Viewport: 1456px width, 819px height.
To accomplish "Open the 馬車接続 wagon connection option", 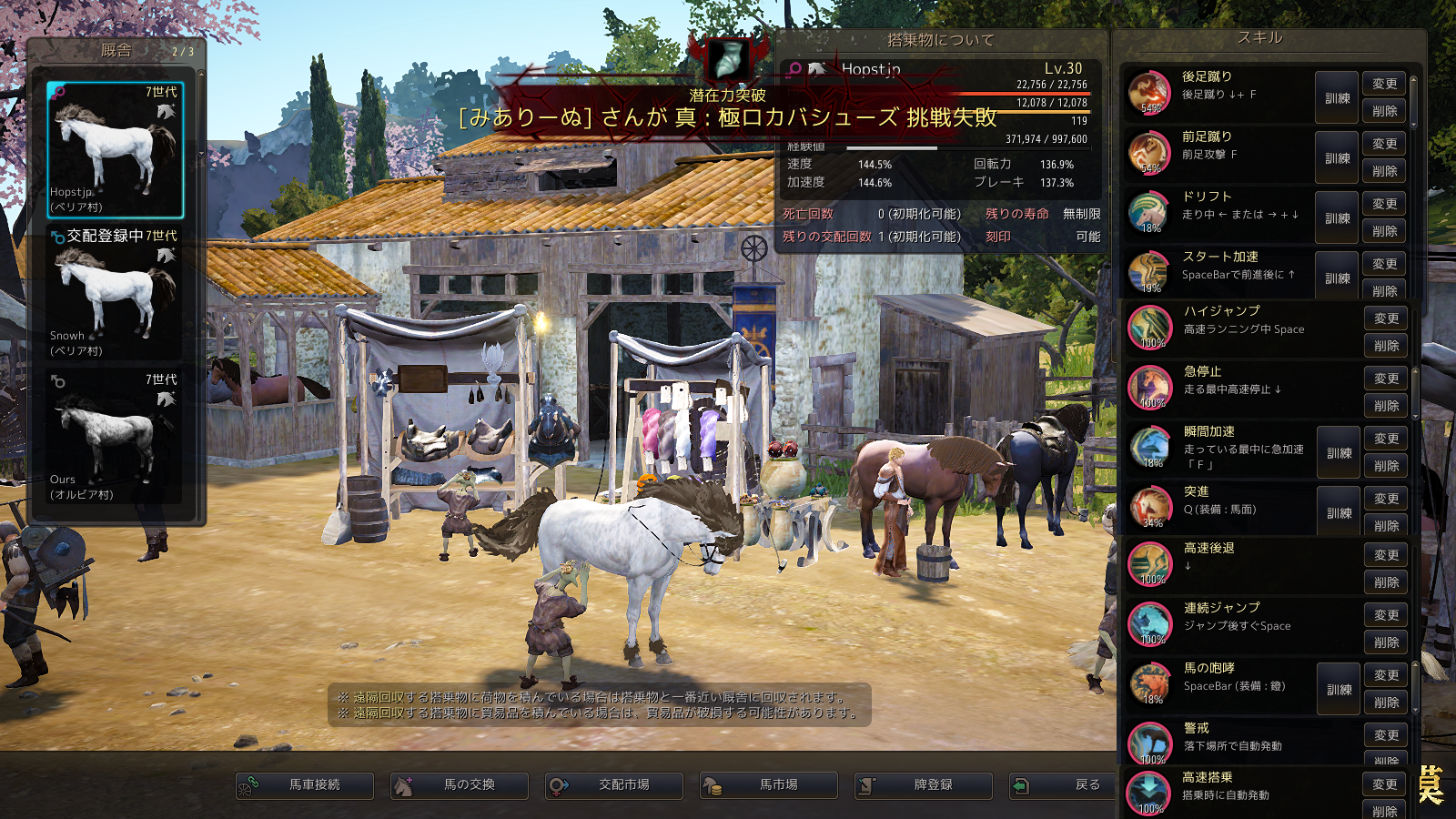I will point(305,784).
